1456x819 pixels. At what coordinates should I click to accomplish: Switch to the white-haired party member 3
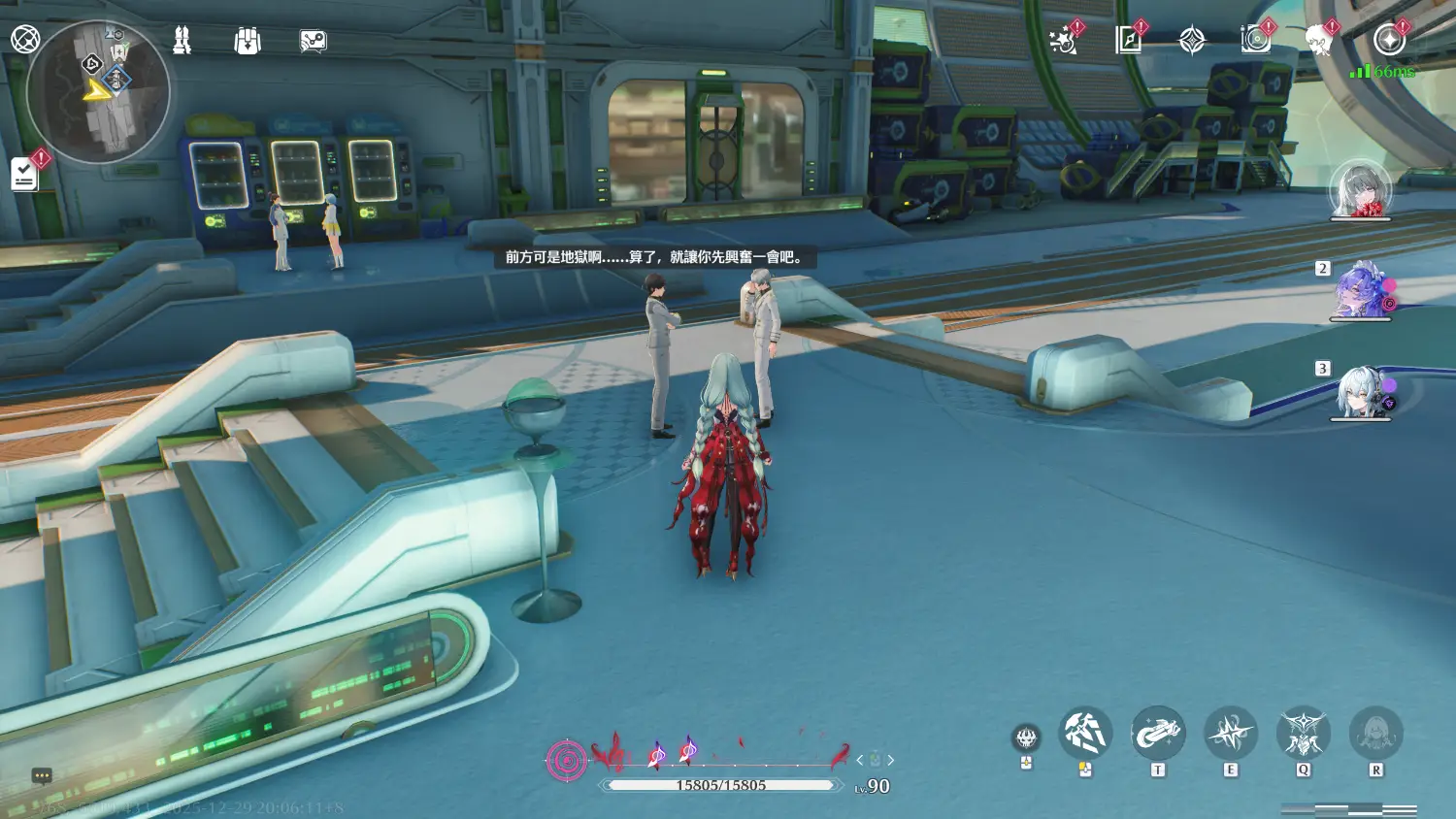coord(1360,391)
